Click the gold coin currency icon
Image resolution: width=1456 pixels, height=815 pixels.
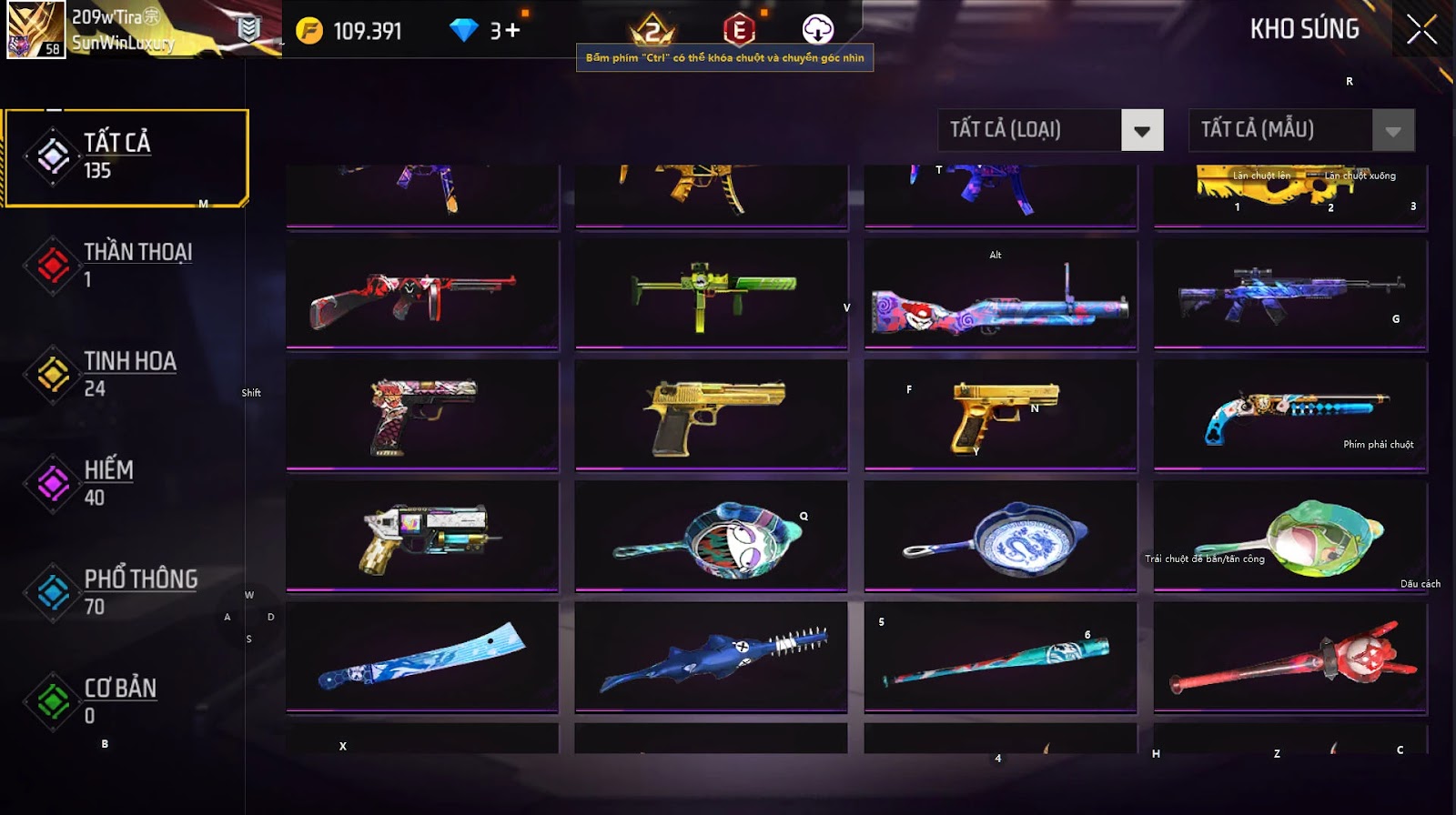click(309, 31)
